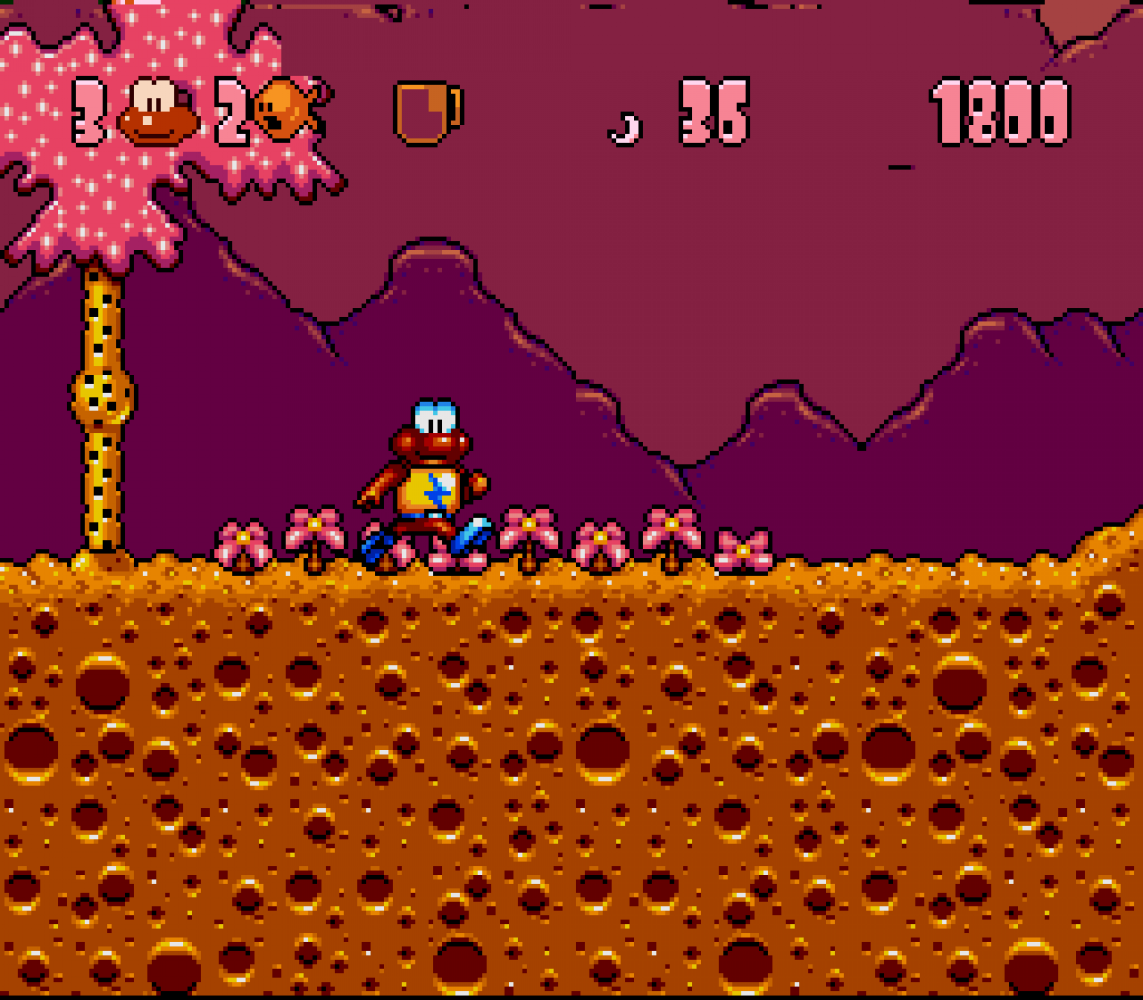Click the character face lives icon
This screenshot has height=1000, width=1143.
(158, 111)
